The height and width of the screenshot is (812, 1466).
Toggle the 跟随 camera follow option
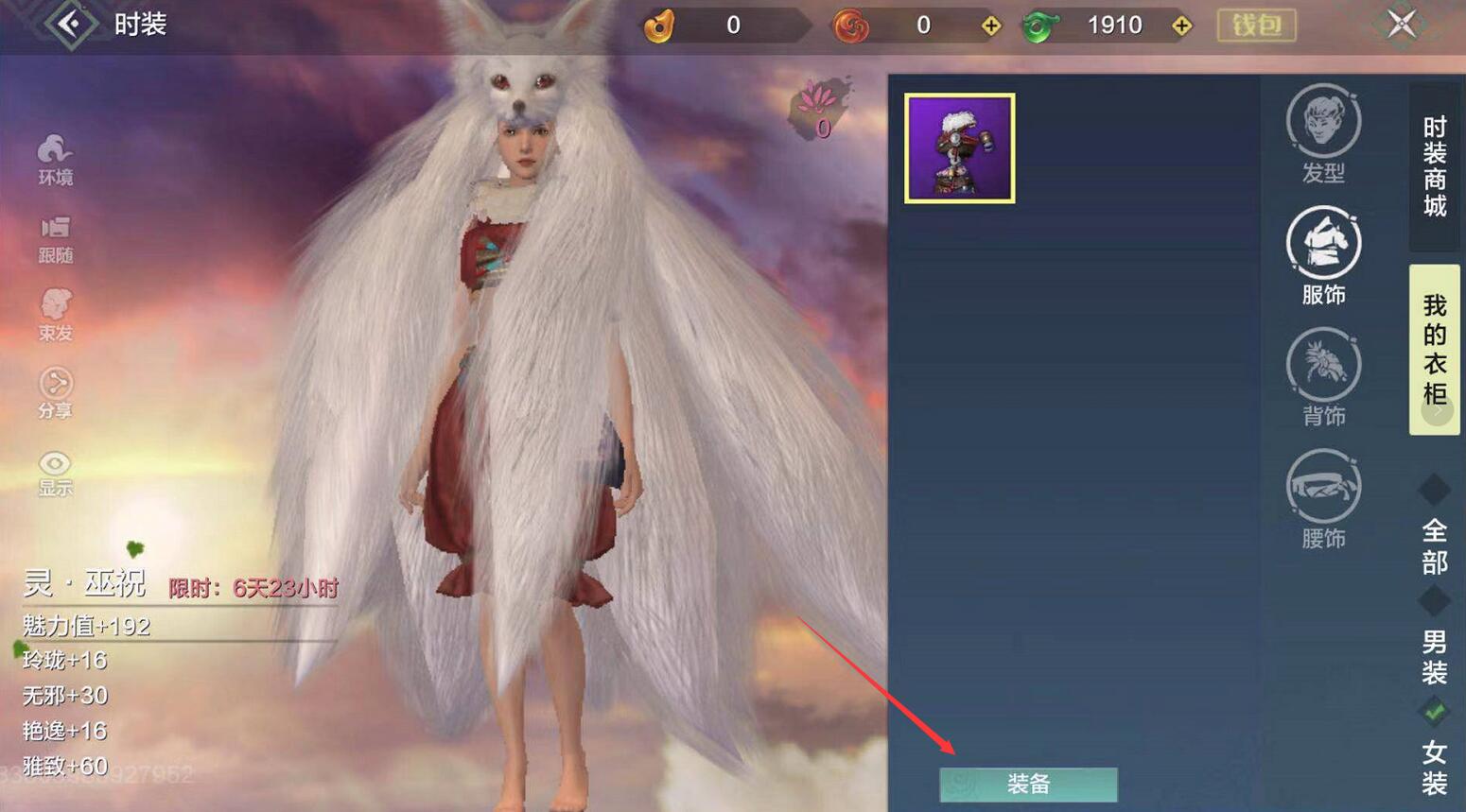(55, 239)
